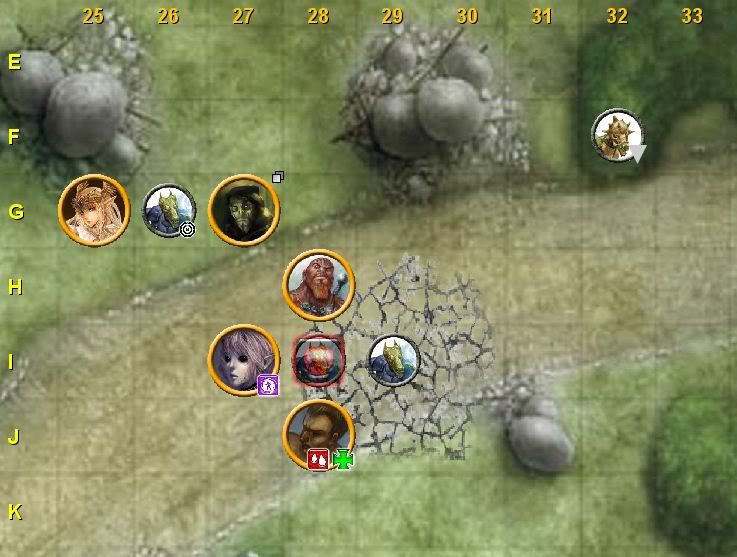Select the green-faced hooded figure token
This screenshot has height=557, width=737.
(x=244, y=210)
